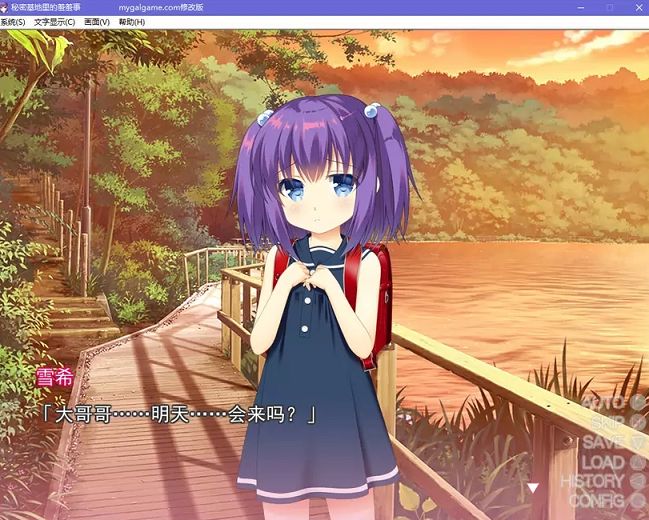Open the 画面(V) menu

97,22
